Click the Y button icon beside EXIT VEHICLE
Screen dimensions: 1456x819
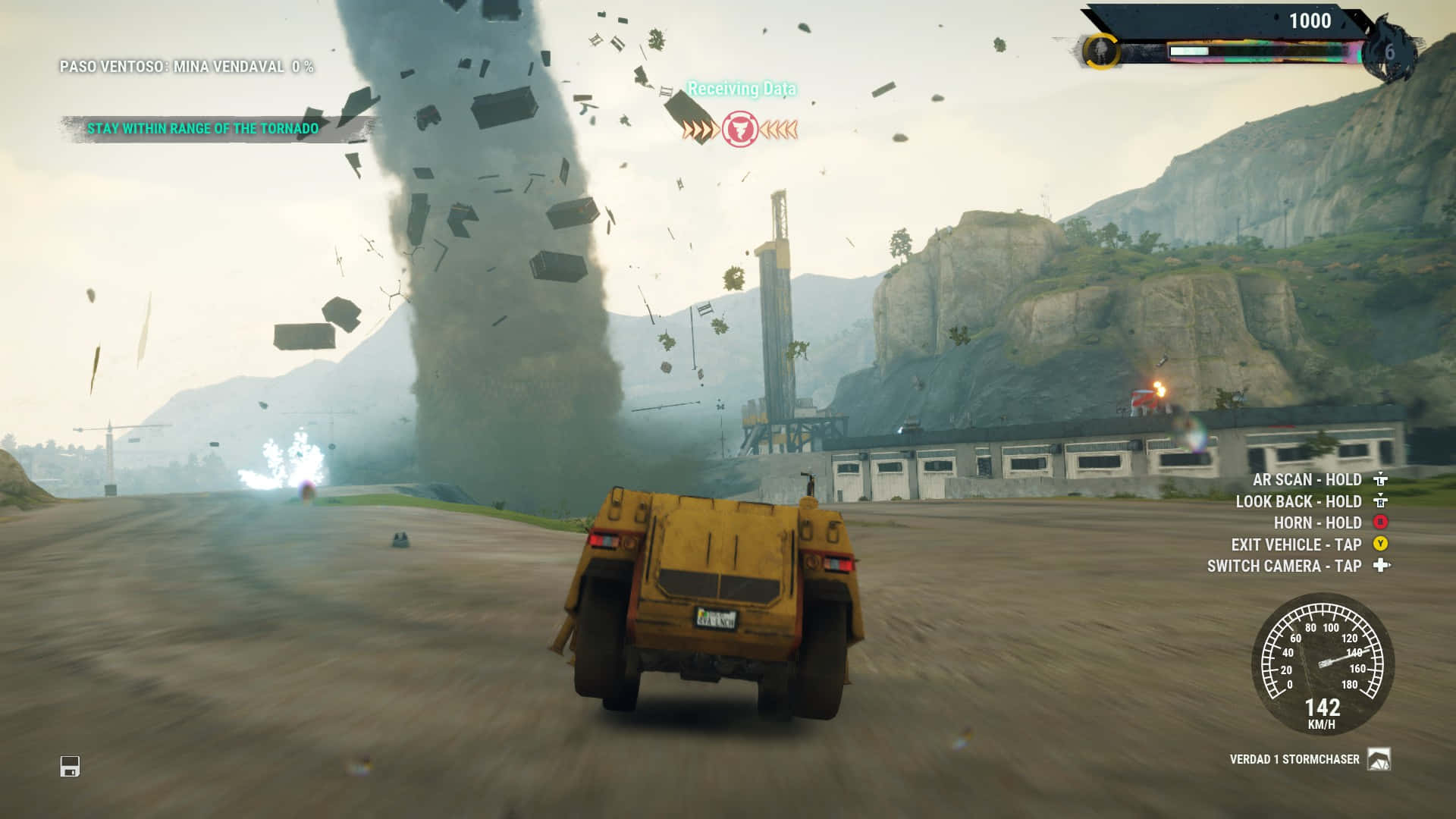tap(1382, 544)
